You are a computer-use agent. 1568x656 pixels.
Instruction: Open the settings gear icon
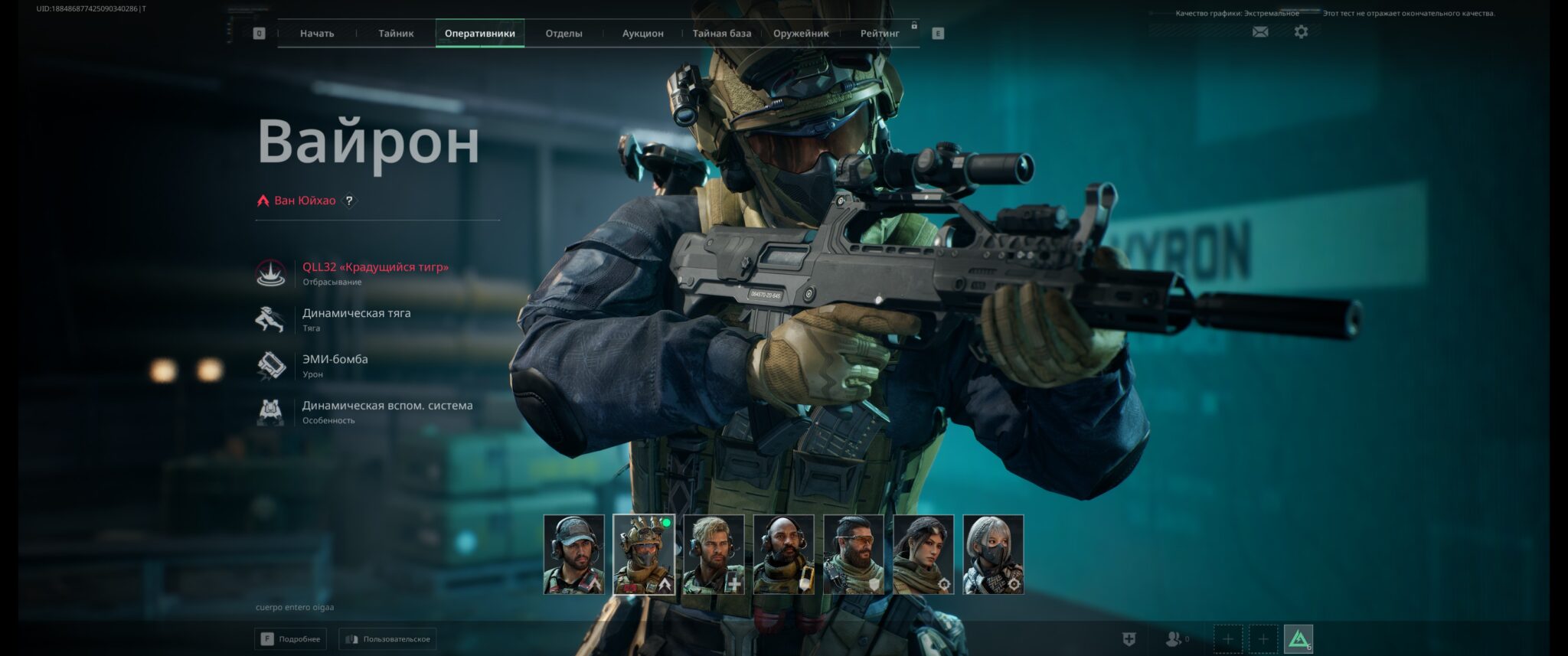[1299, 32]
